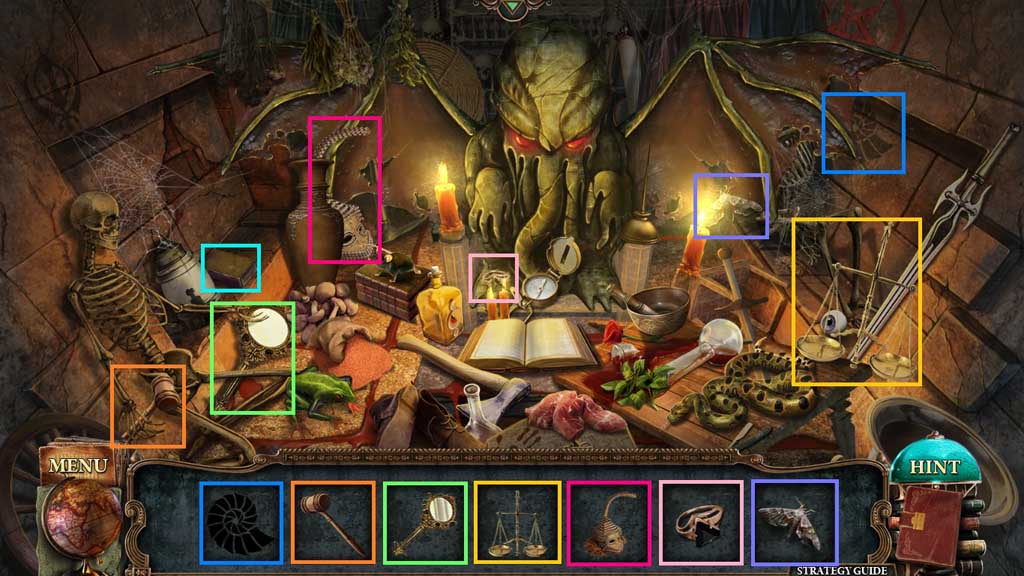This screenshot has width=1024, height=576.
Task: Select the ring item slot
Action: (701, 523)
